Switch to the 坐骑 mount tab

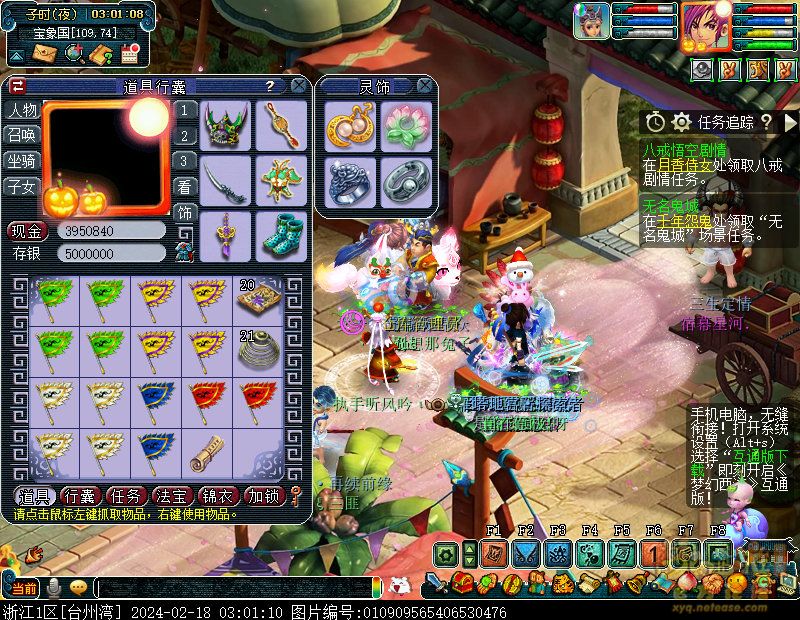21,161
